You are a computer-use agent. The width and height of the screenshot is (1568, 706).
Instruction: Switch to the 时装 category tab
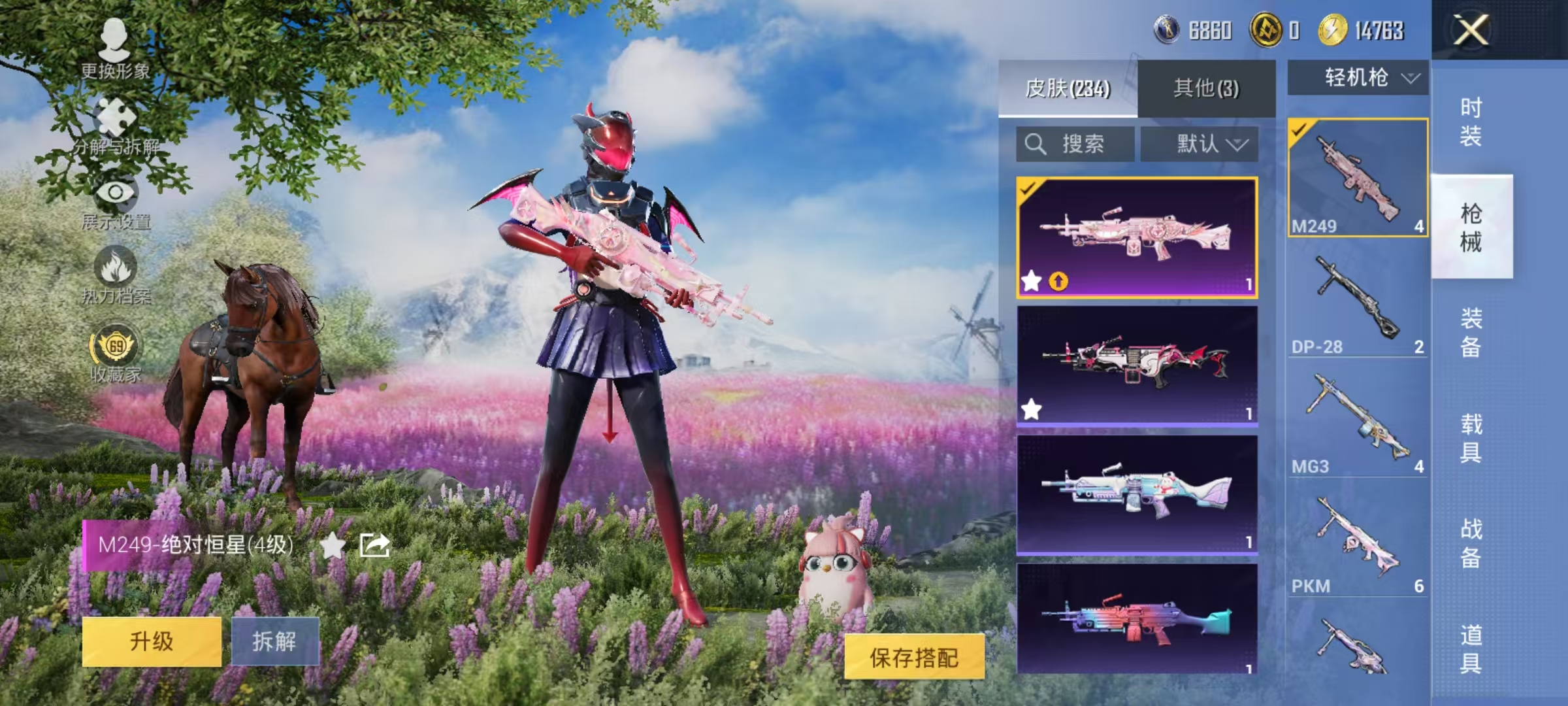point(1471,121)
